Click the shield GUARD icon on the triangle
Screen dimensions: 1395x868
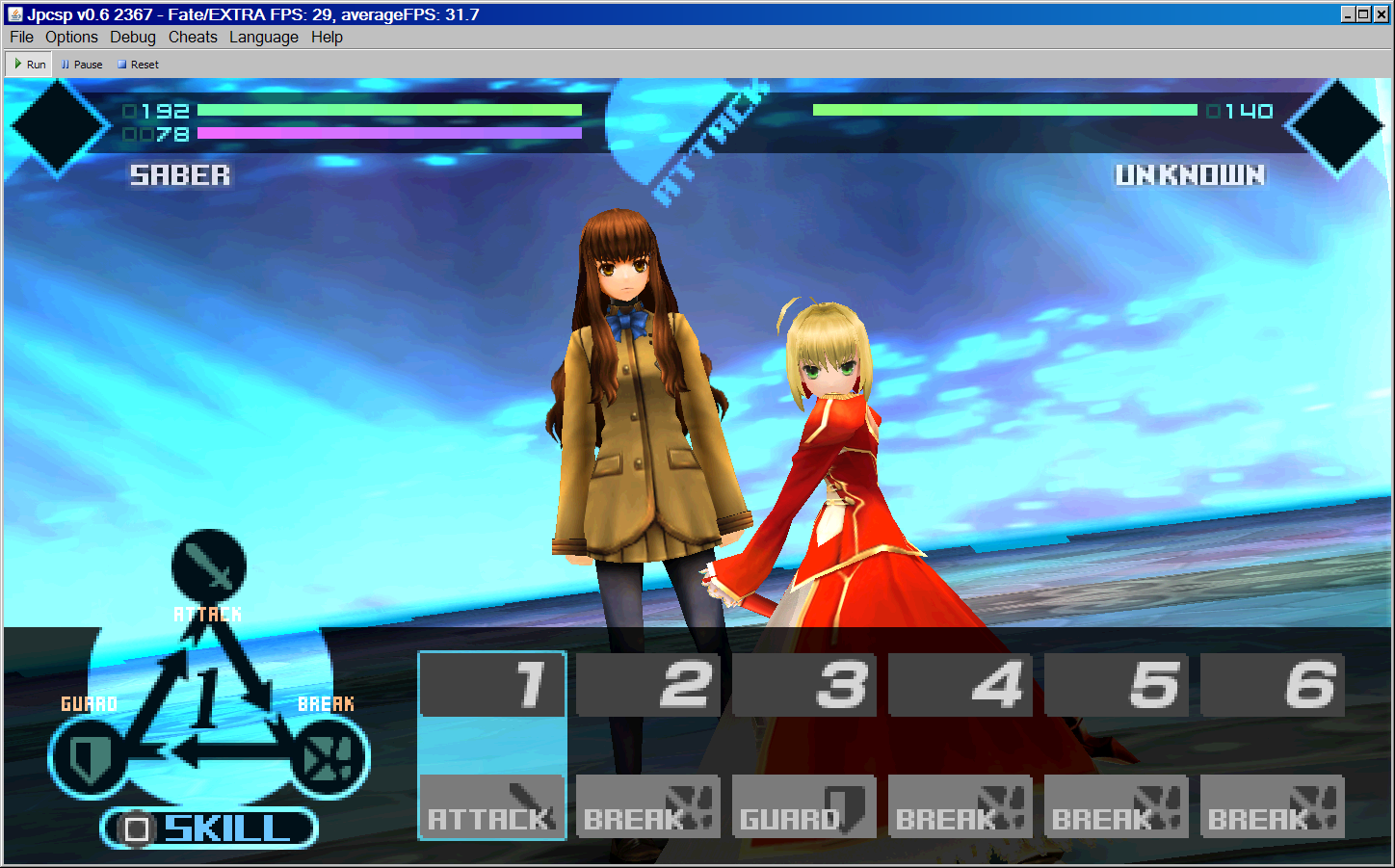point(87,758)
